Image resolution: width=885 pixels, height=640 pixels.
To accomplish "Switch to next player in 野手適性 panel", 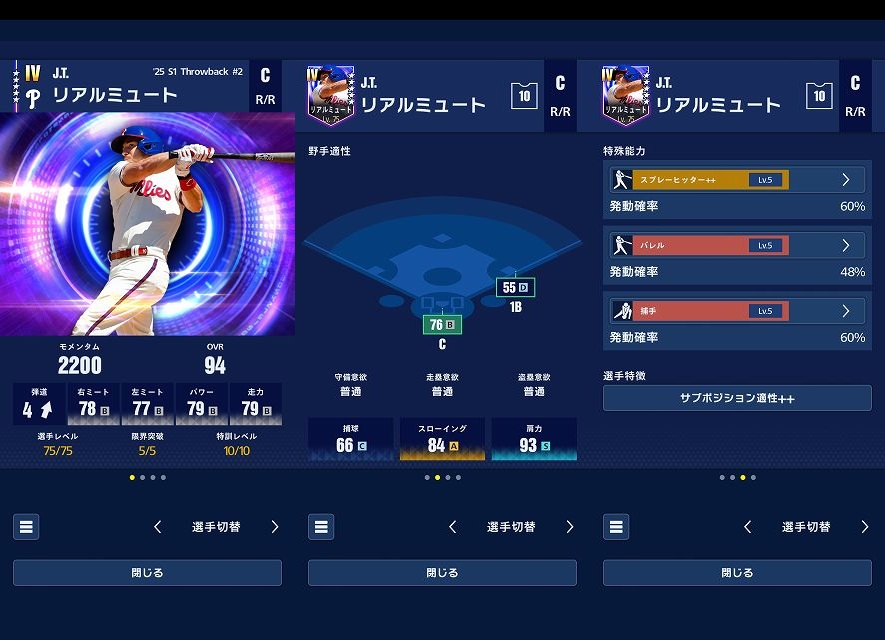I will [570, 527].
